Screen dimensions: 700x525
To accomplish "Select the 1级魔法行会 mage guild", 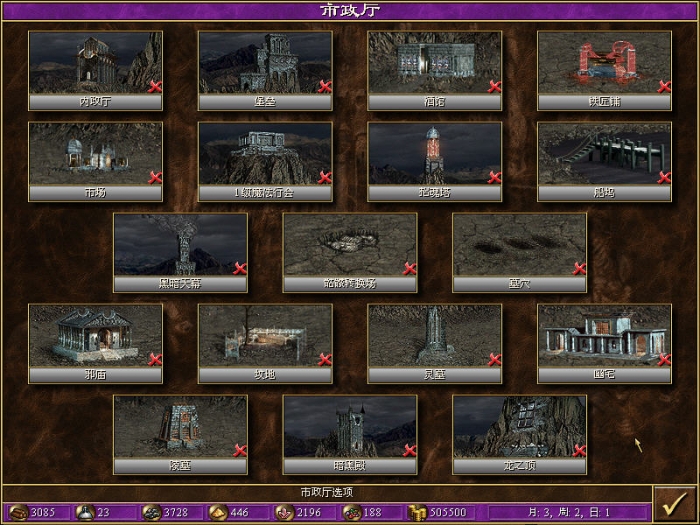I will pos(265,154).
